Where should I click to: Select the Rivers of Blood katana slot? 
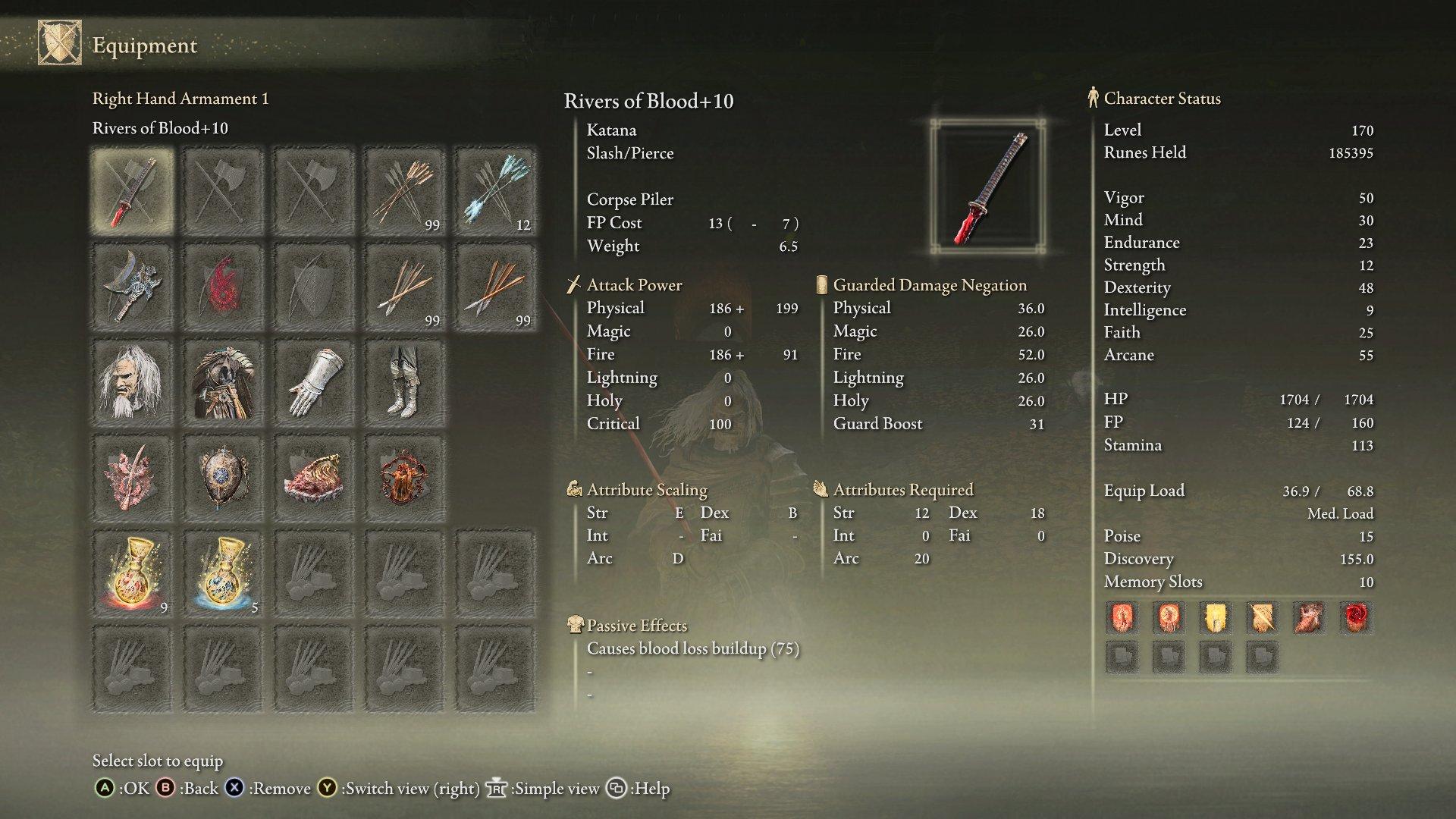pos(132,190)
